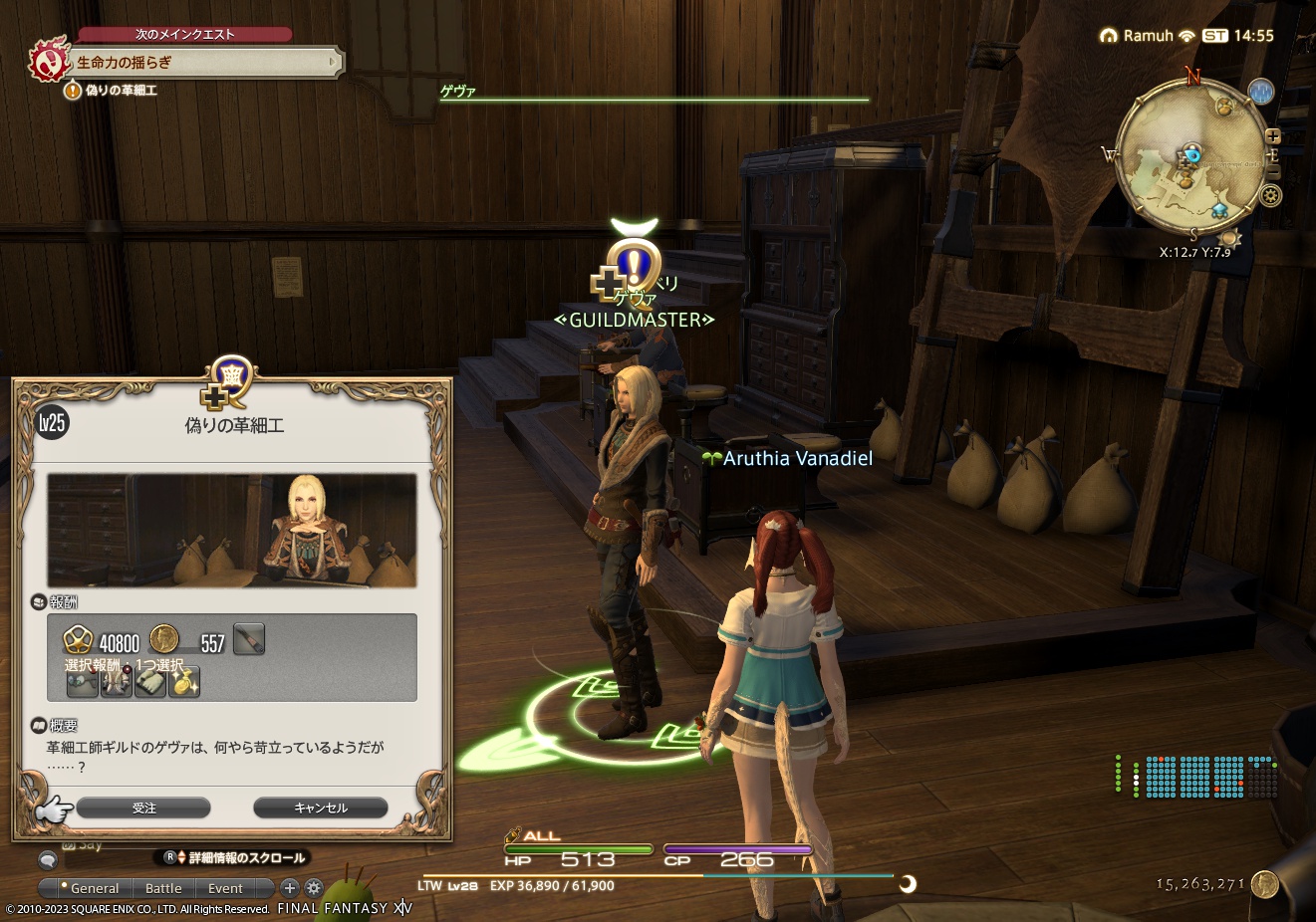The image size is (1316, 922).
Task: Open the chat channel bubble selector
Action: point(47,858)
